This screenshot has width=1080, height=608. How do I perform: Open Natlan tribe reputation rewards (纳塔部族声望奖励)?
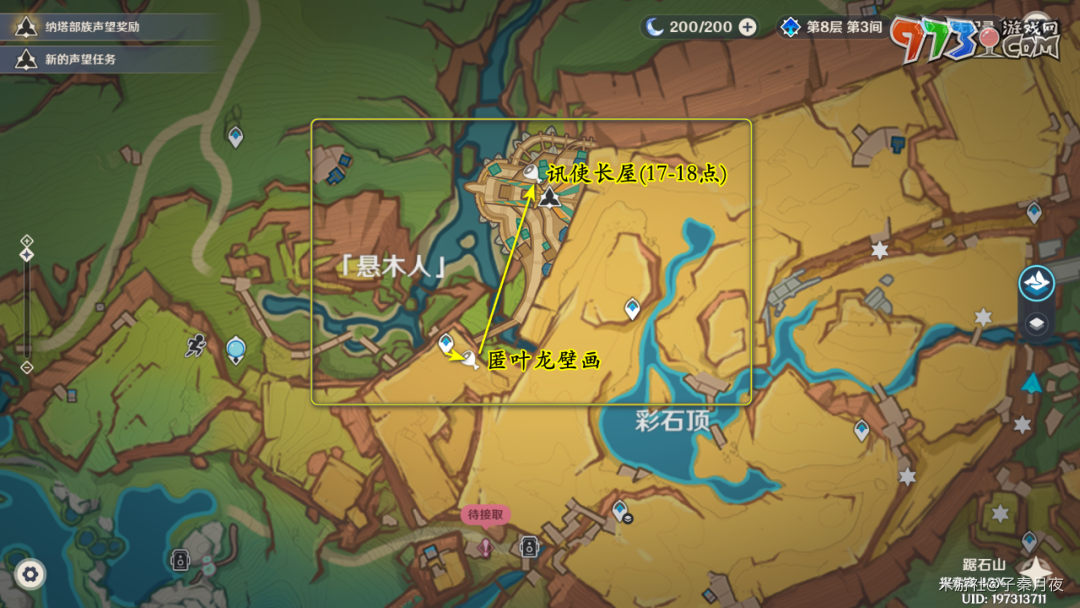point(90,27)
